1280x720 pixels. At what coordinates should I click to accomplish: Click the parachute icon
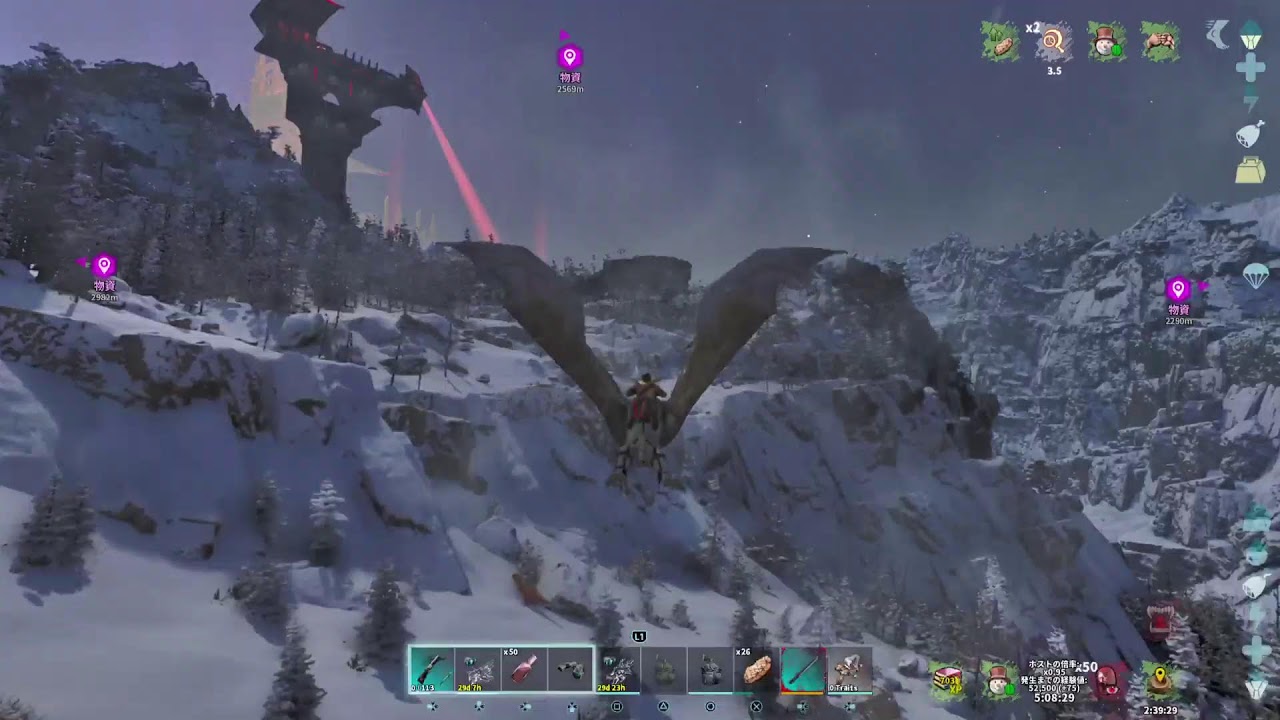(1256, 277)
